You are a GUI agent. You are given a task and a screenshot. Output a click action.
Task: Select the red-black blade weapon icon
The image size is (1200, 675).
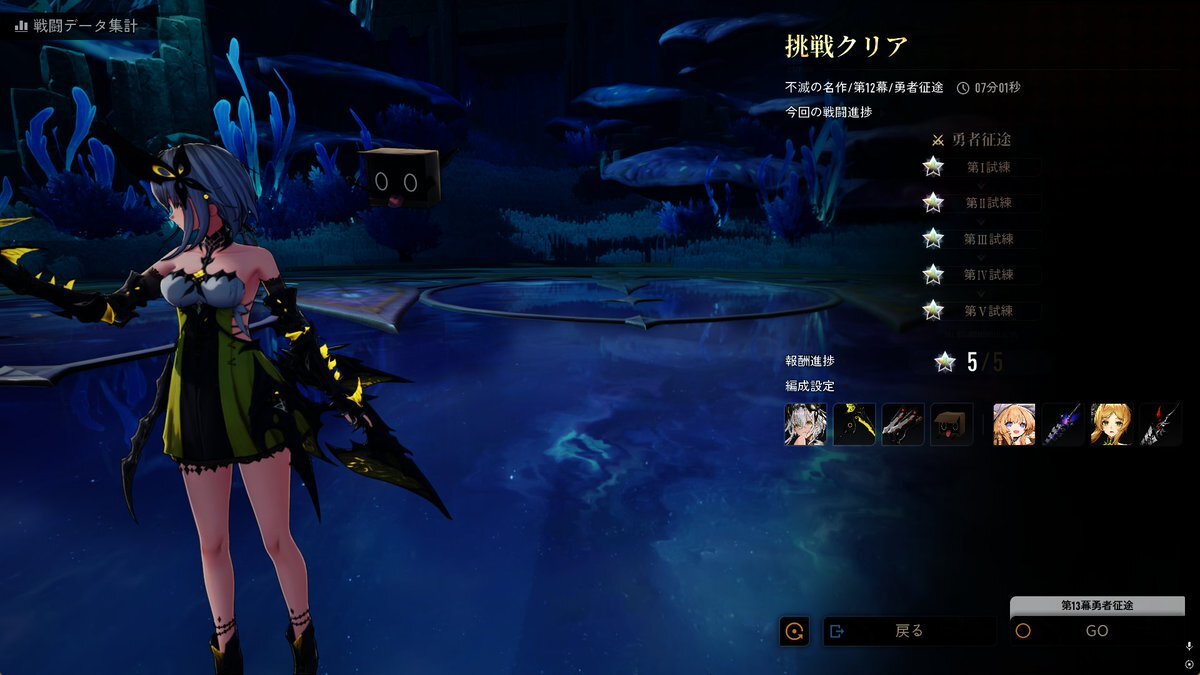pyautogui.click(x=1160, y=424)
